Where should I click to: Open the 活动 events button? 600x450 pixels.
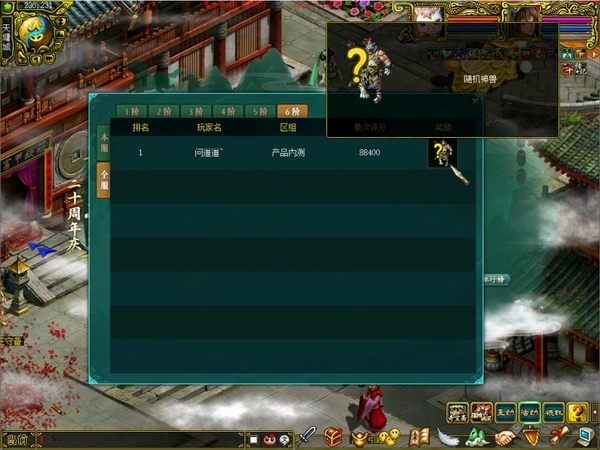pyautogui.click(x=530, y=411)
